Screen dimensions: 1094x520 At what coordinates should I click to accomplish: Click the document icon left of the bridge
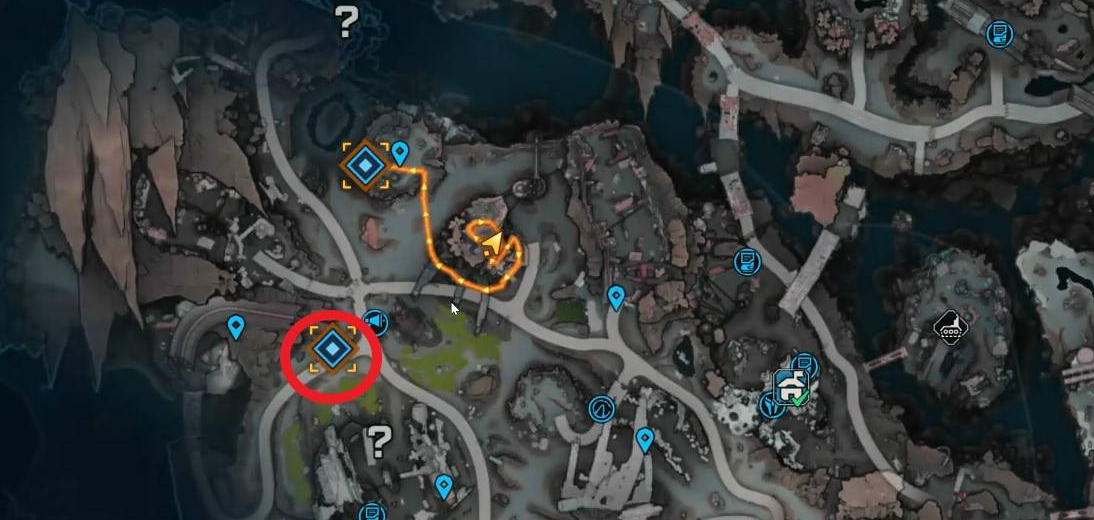(745, 262)
